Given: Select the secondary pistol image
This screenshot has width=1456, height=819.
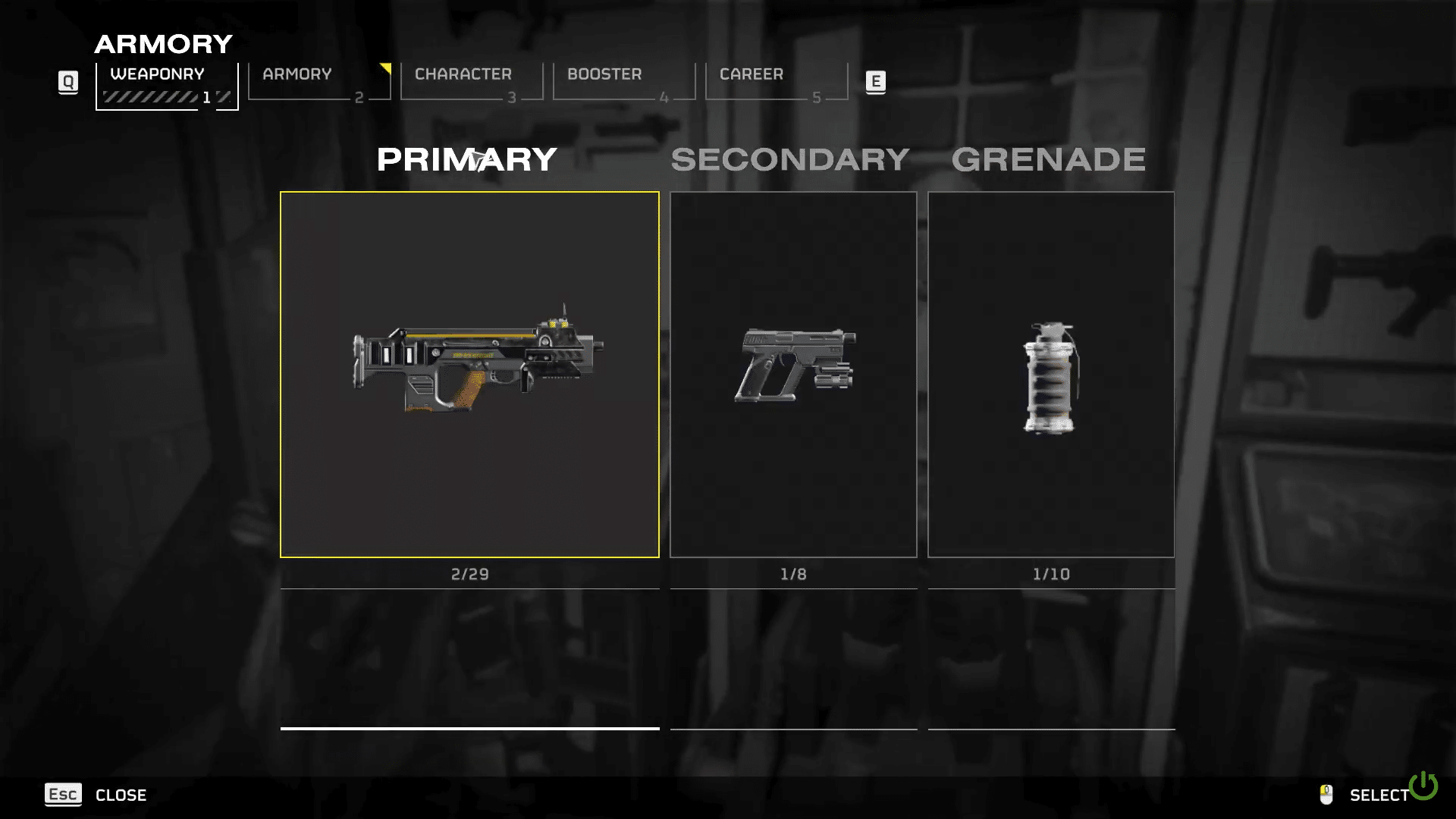Looking at the screenshot, I should (x=793, y=366).
